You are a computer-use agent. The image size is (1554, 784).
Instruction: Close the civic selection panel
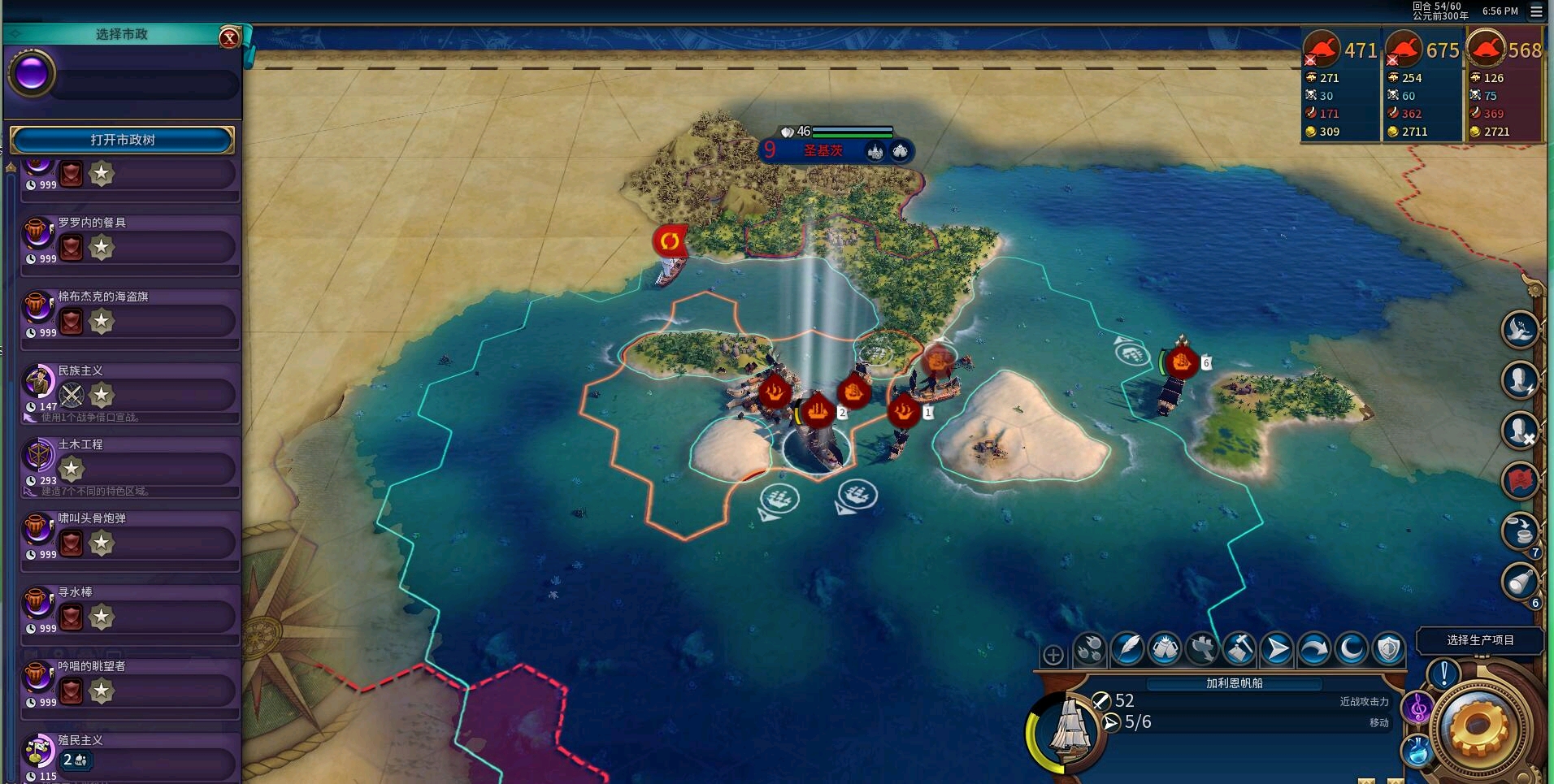click(229, 37)
